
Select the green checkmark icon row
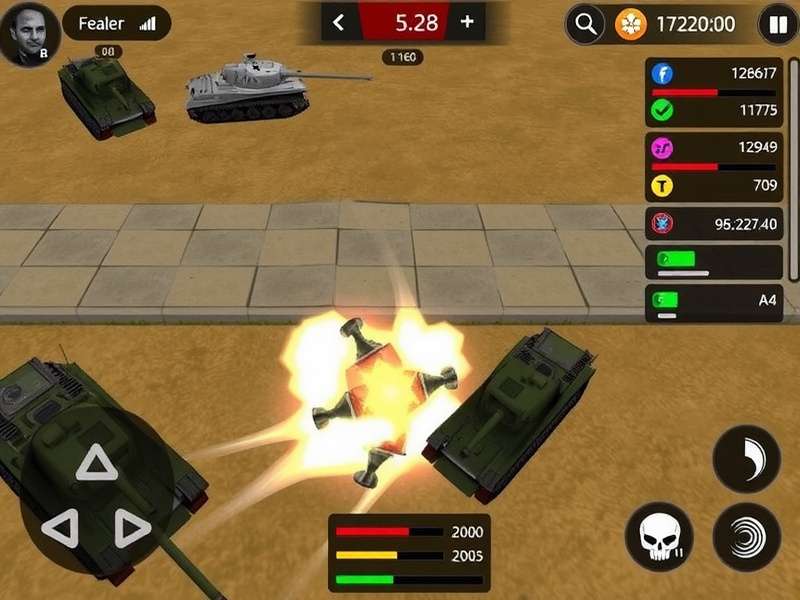pos(713,110)
